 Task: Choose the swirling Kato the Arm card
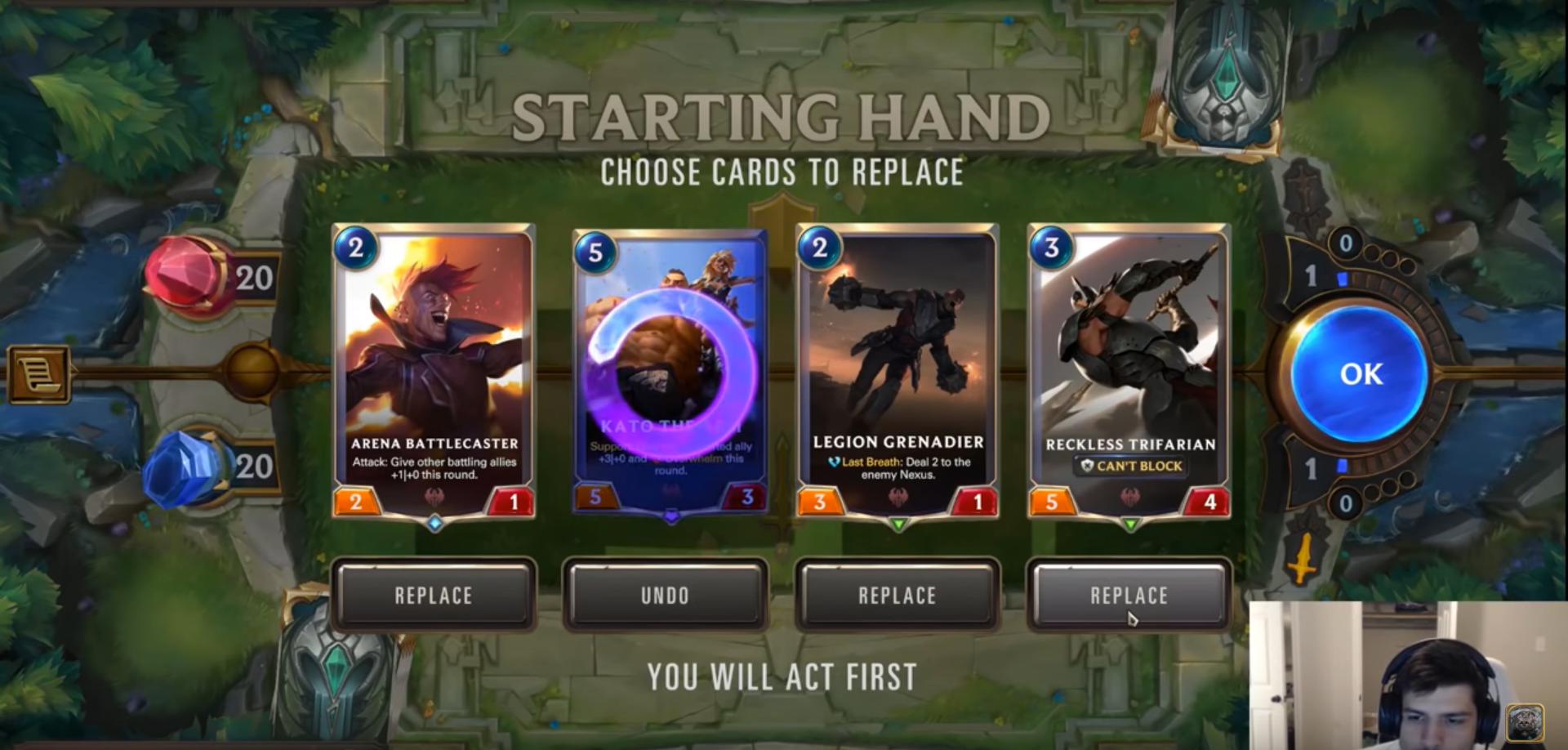coord(670,372)
